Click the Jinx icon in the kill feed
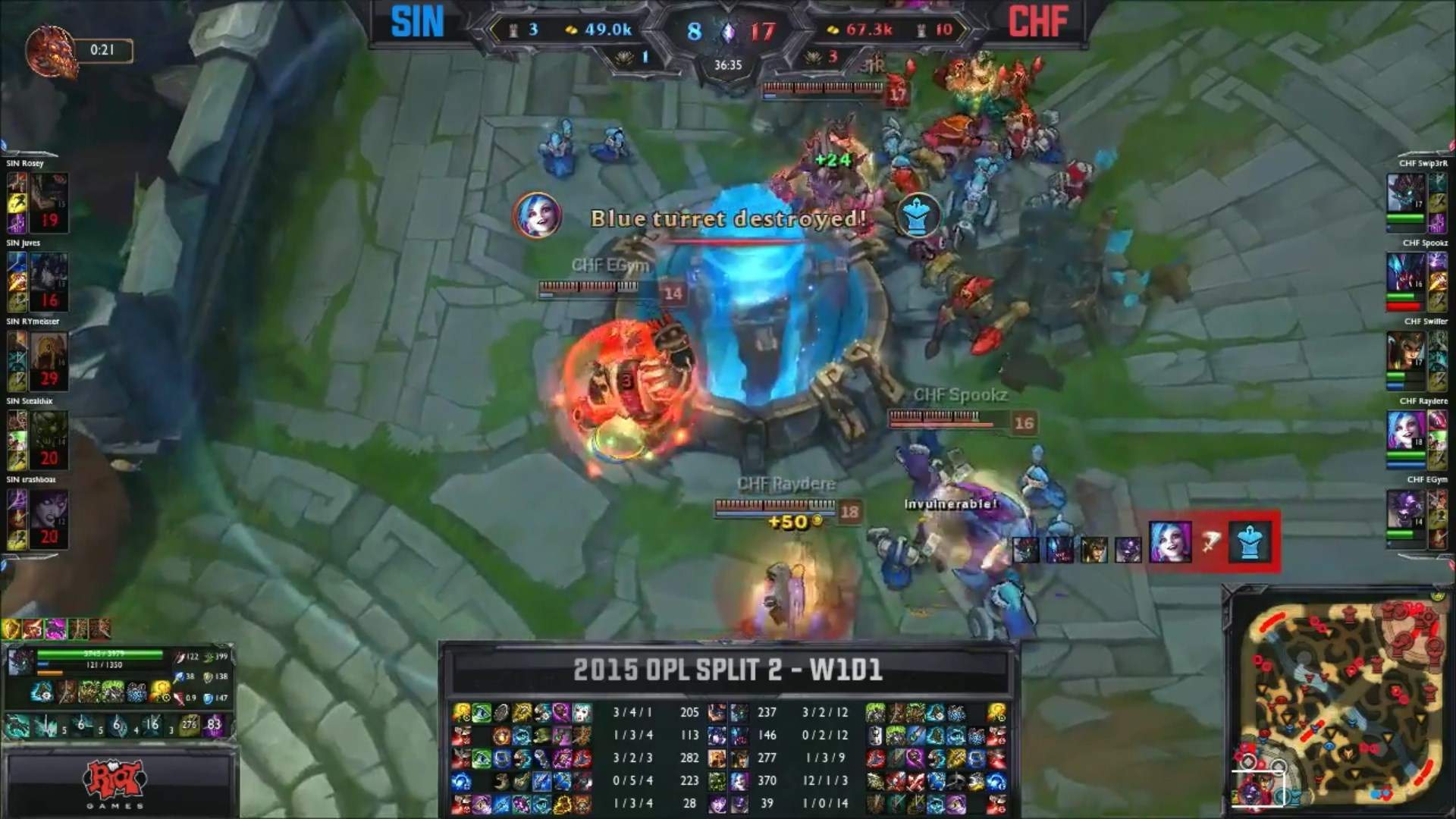This screenshot has height=819, width=1456. click(1169, 541)
